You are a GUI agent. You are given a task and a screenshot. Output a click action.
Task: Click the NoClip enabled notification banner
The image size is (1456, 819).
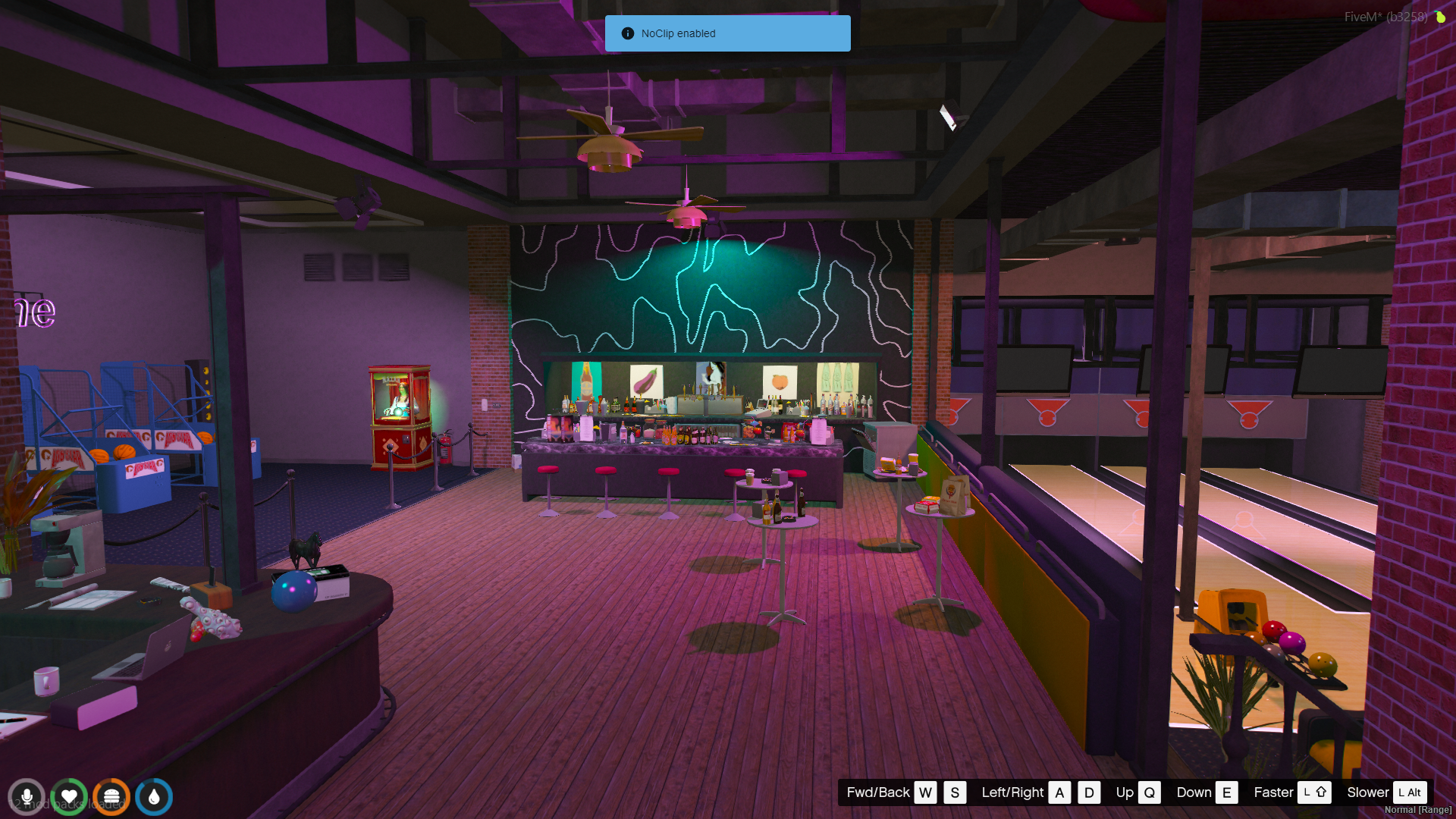[727, 33]
